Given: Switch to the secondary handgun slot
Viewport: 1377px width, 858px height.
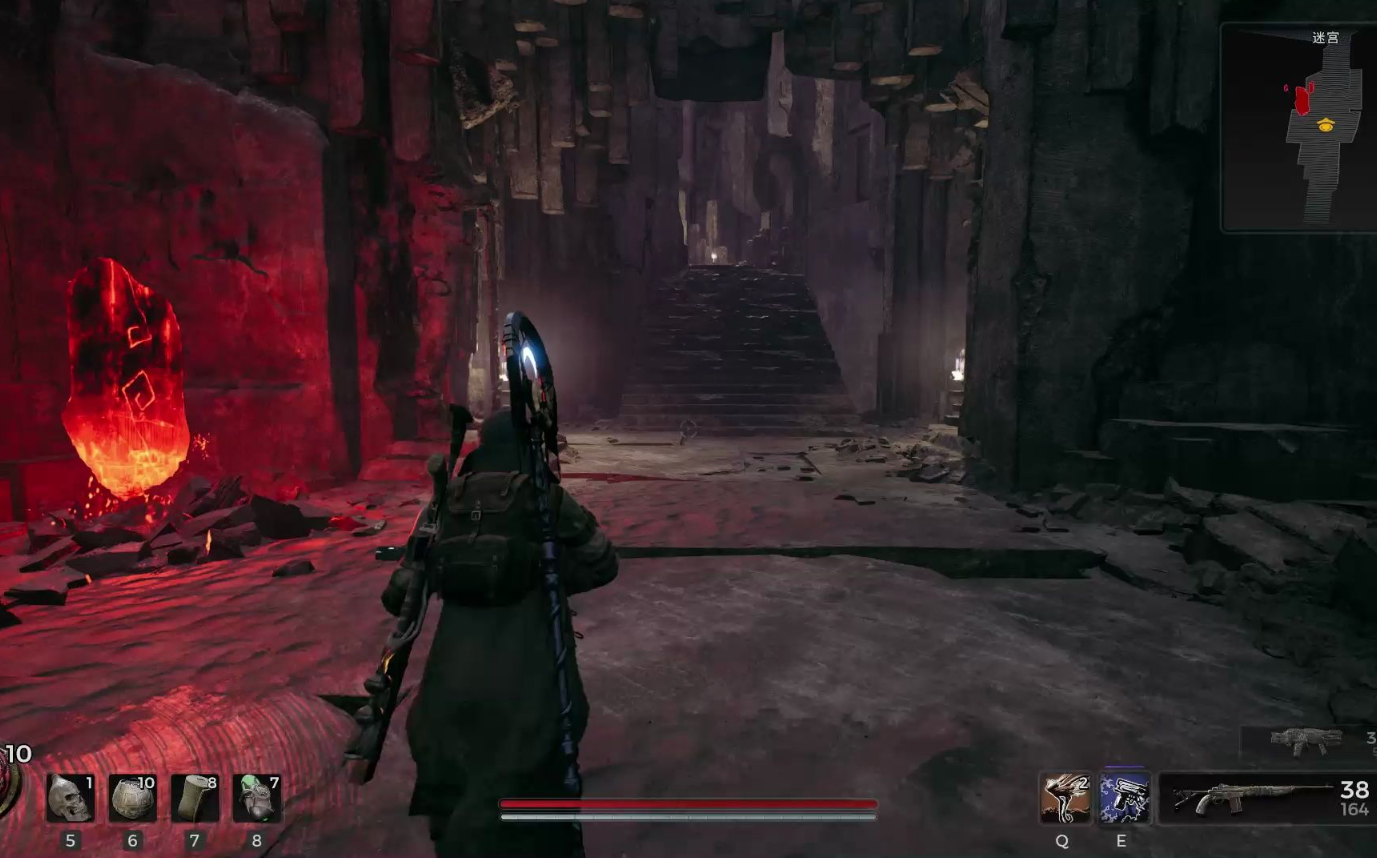Looking at the screenshot, I should pos(1307,741).
